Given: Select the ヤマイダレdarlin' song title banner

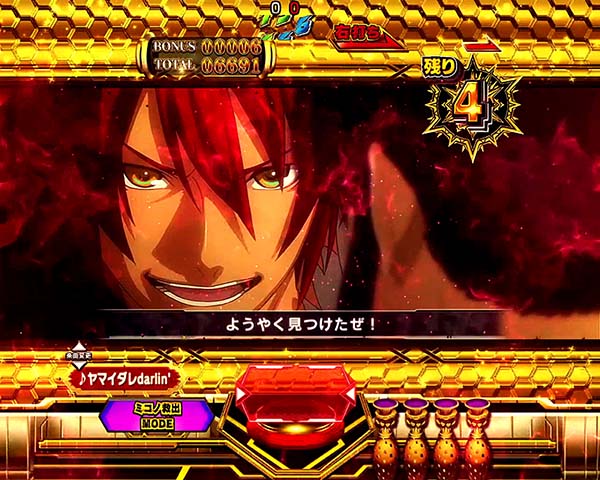Looking at the screenshot, I should pos(126,378).
